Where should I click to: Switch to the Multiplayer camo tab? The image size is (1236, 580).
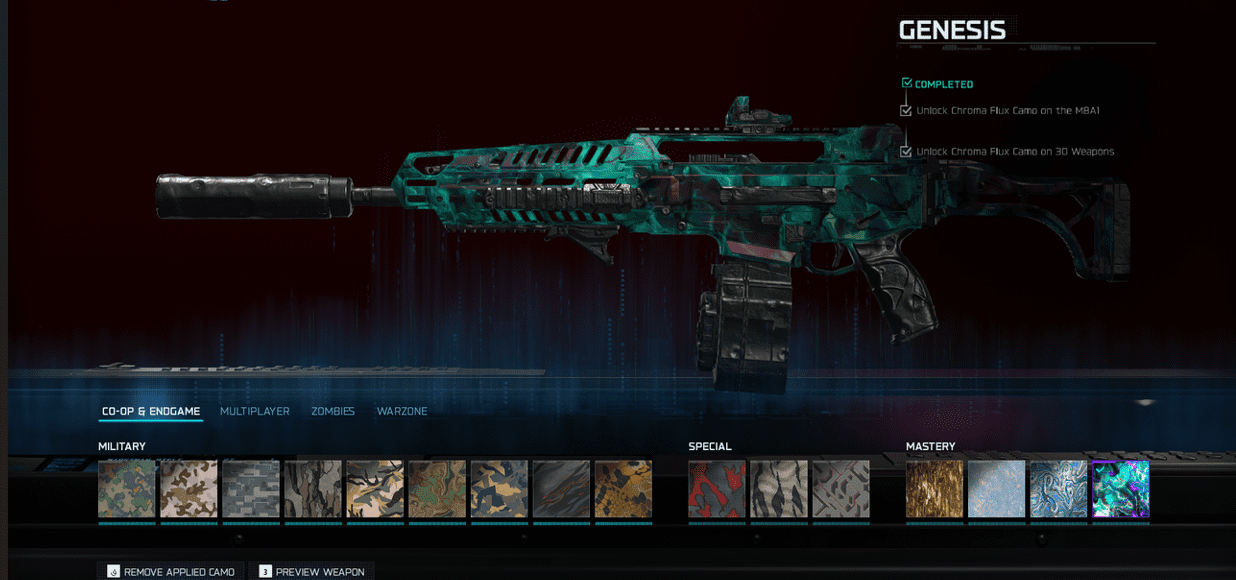click(x=254, y=411)
